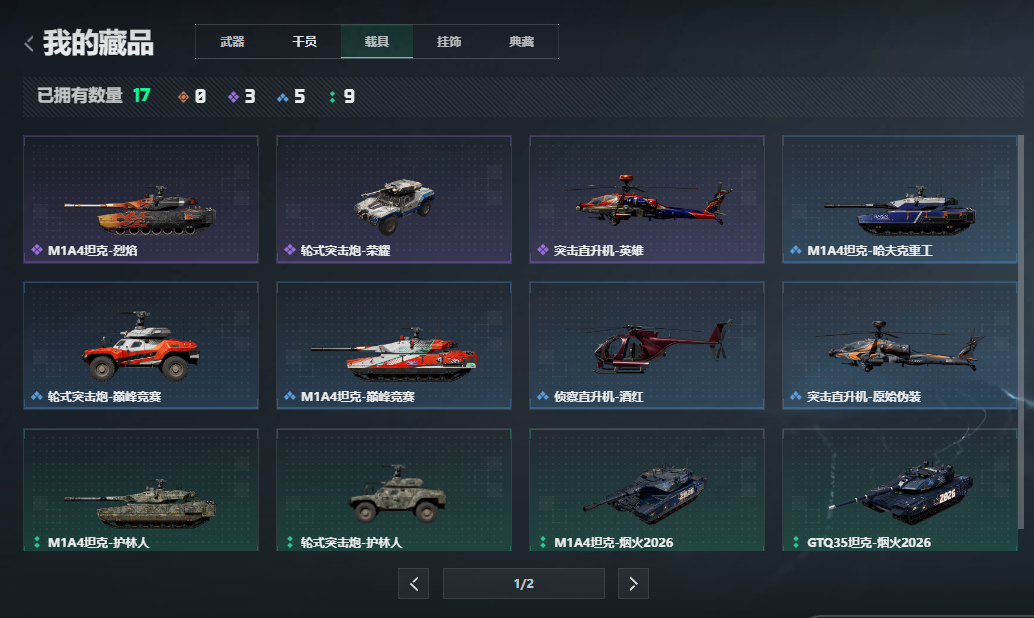Select the M1A4坦克-烈焰 skin card
The image size is (1034, 618).
tap(141, 199)
